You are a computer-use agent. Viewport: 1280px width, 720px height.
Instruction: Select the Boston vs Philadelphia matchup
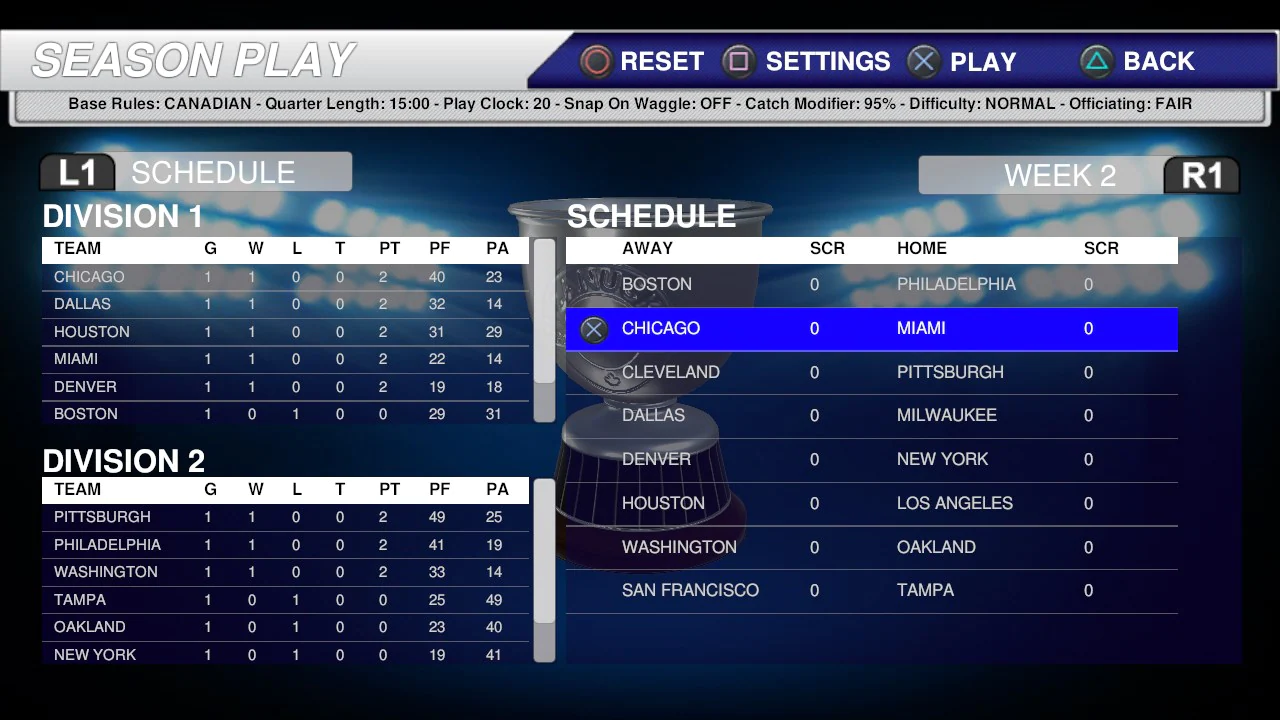point(870,284)
